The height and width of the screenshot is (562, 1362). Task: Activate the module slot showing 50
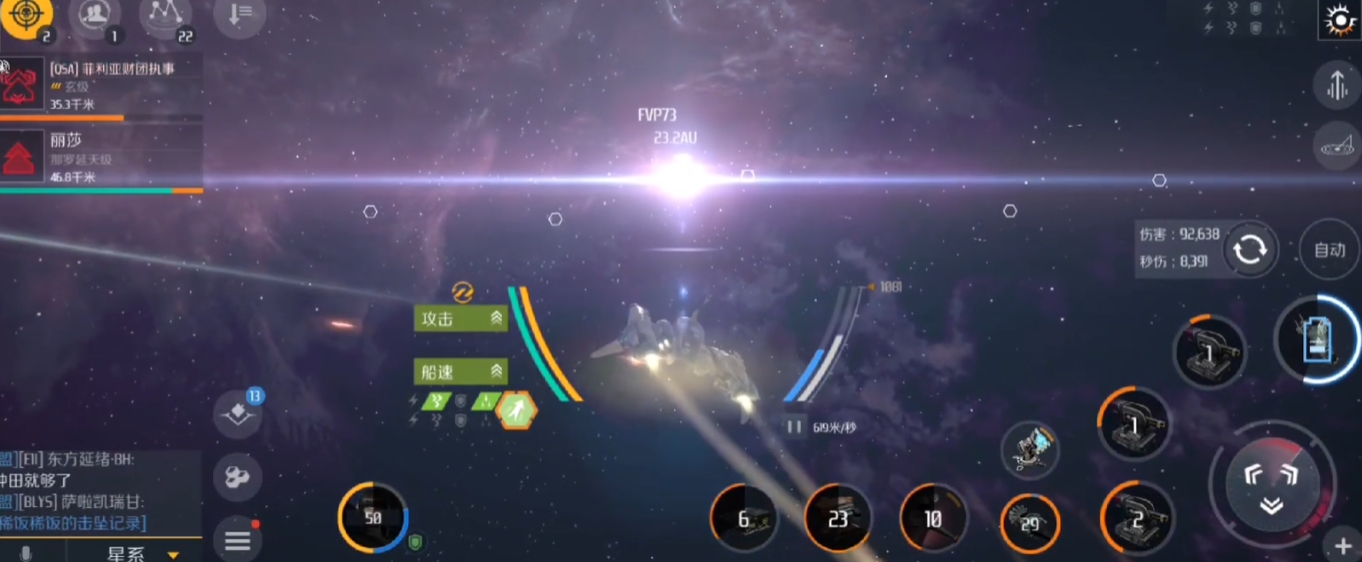tap(373, 518)
